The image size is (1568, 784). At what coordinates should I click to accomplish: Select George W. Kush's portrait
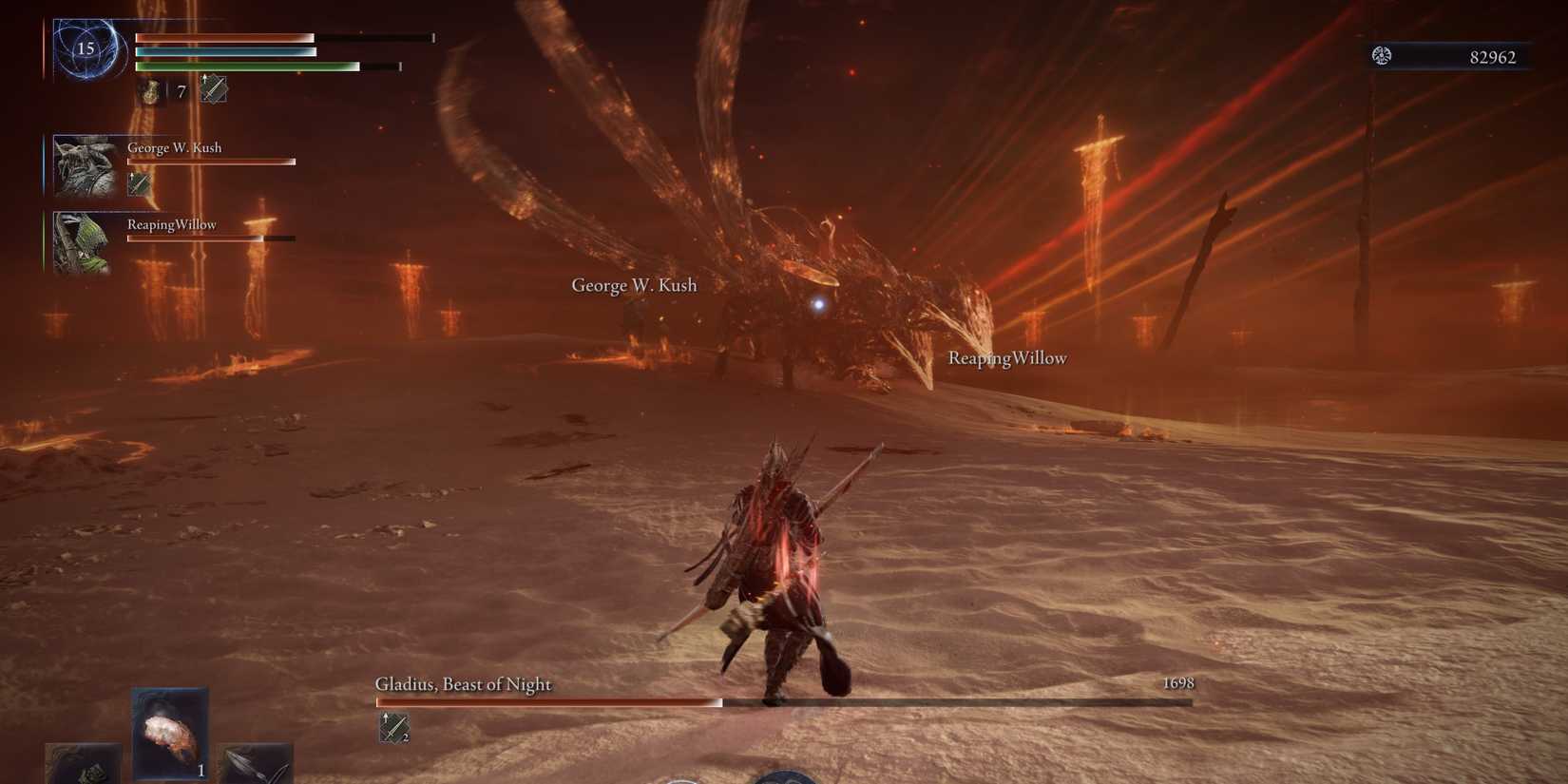point(85,166)
